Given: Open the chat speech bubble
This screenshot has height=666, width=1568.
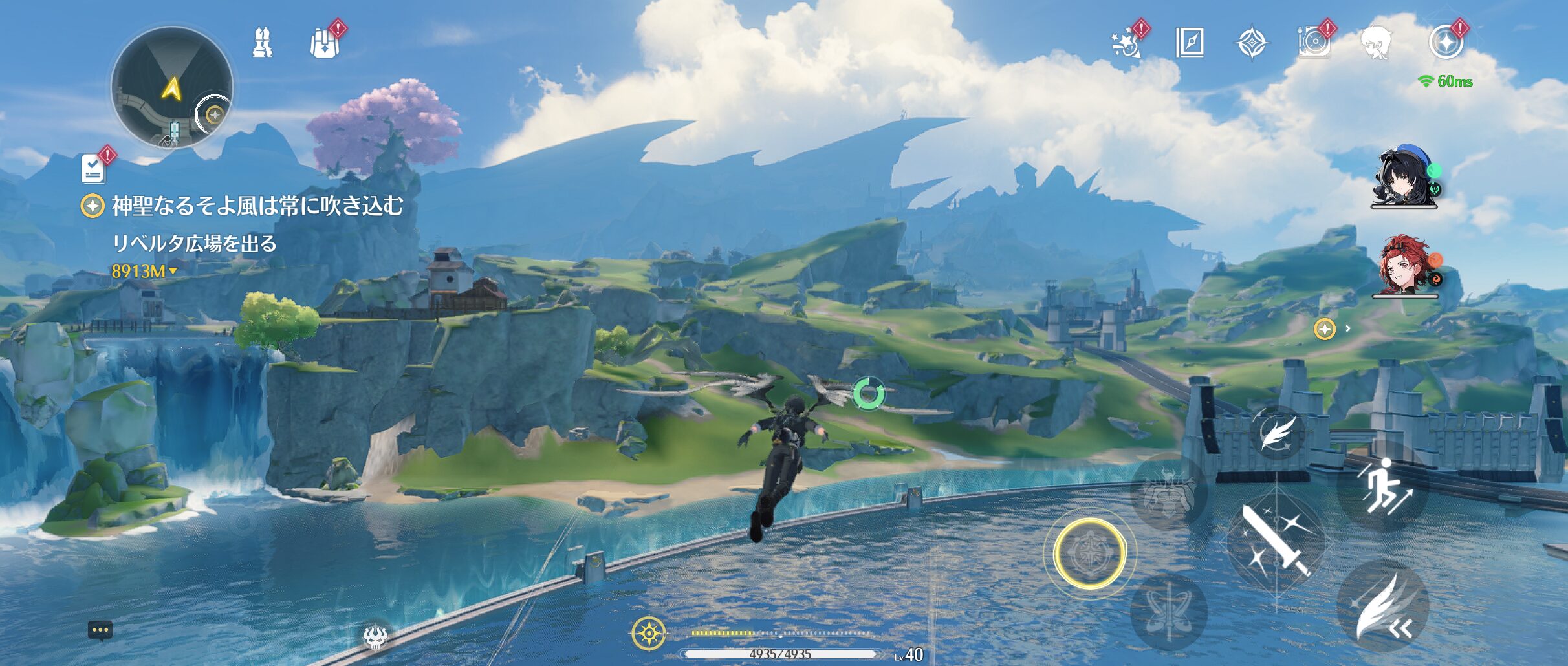Looking at the screenshot, I should 100,630.
